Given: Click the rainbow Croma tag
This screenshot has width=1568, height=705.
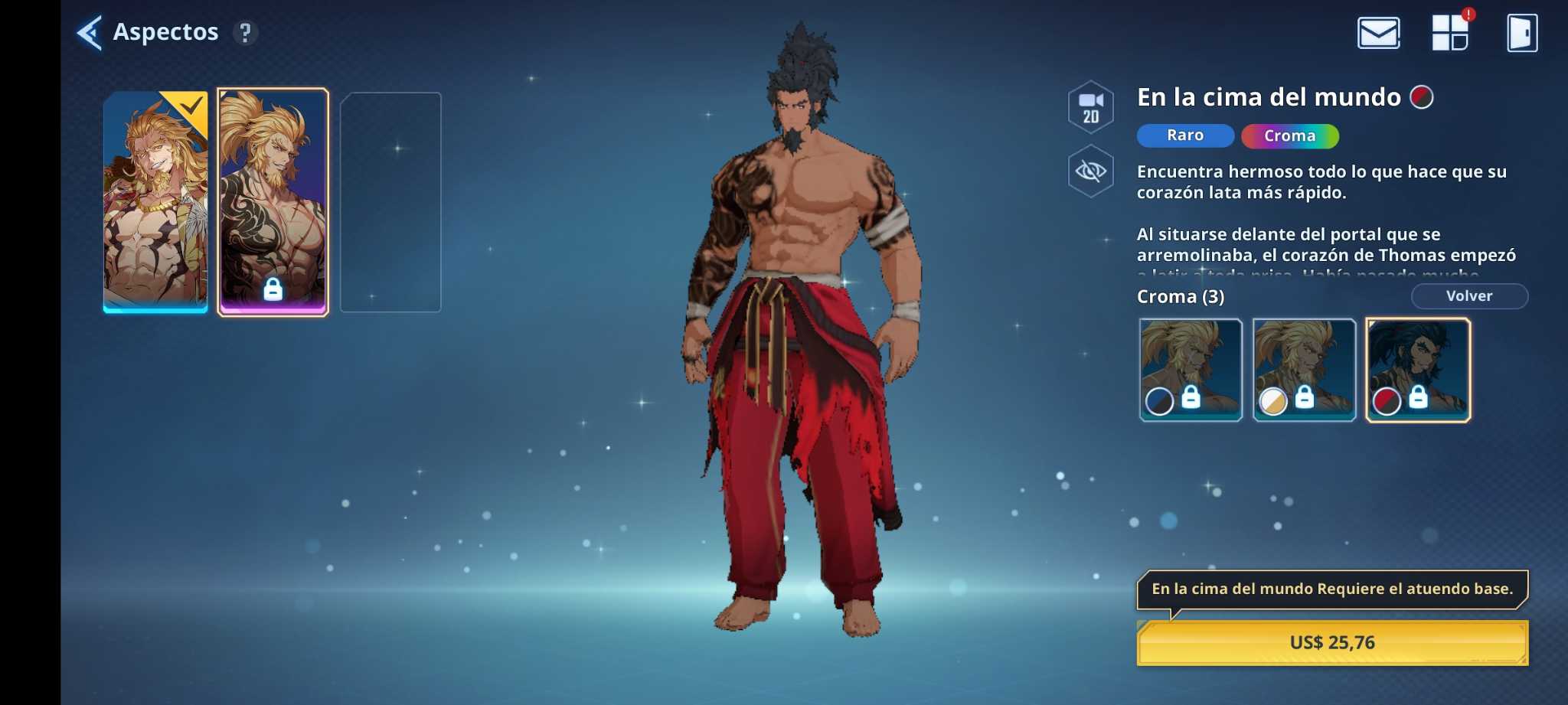Looking at the screenshot, I should pyautogui.click(x=1289, y=136).
